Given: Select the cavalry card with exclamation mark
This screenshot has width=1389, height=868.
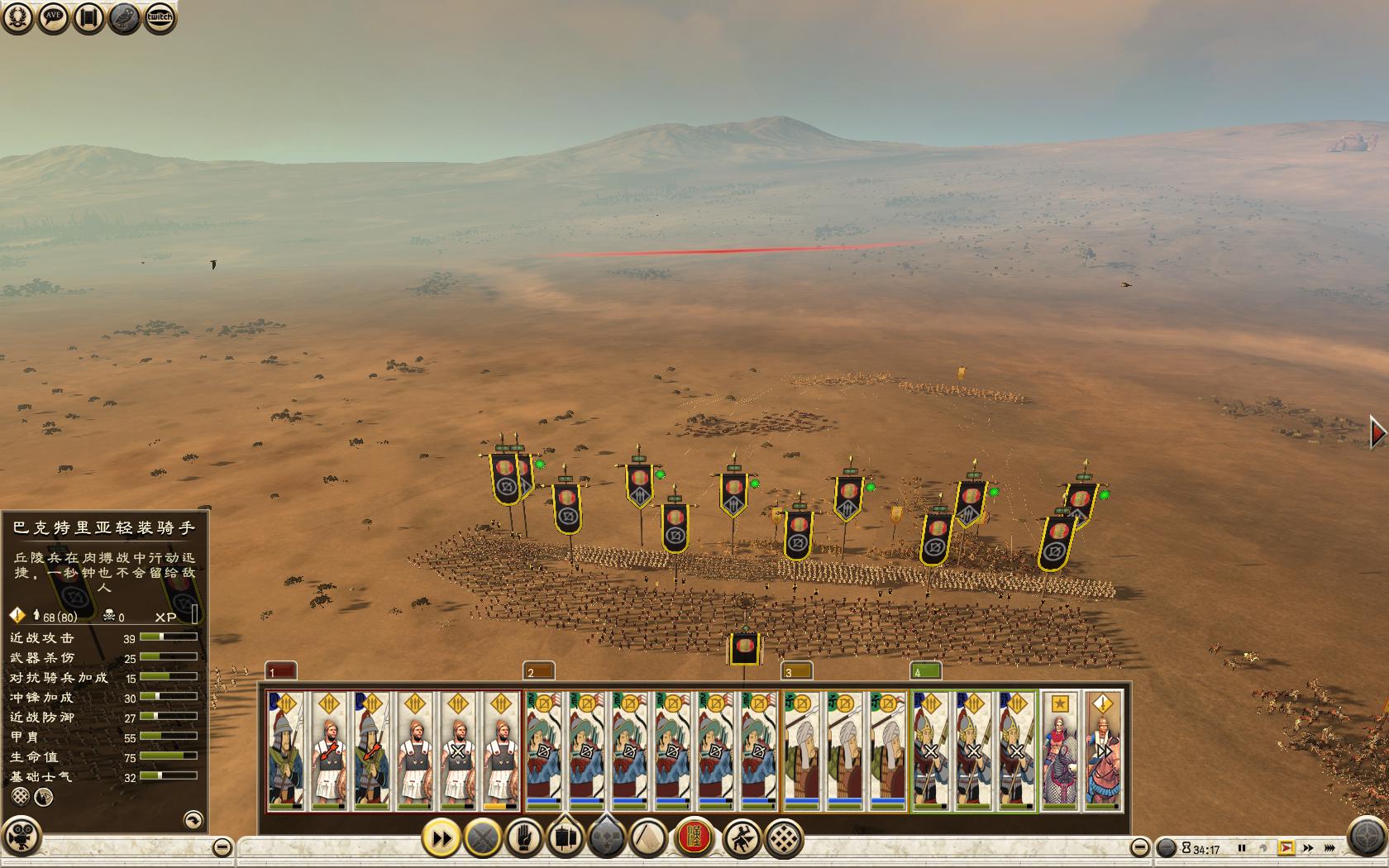Looking at the screenshot, I should pos(1103,750).
